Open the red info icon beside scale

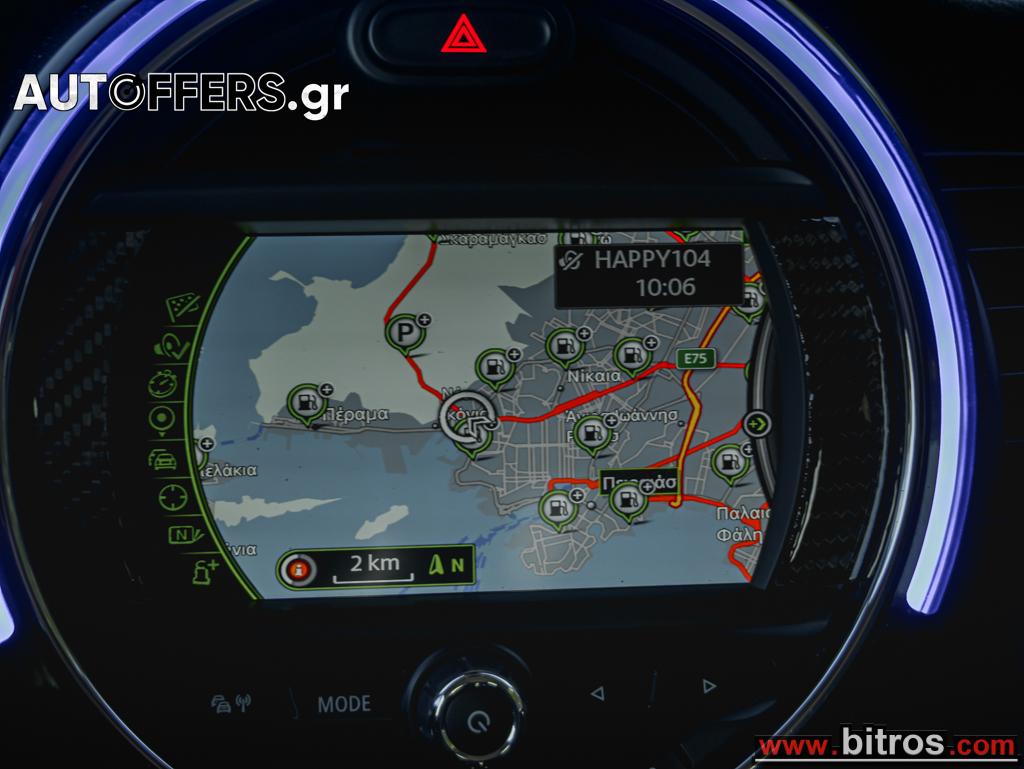pyautogui.click(x=298, y=570)
